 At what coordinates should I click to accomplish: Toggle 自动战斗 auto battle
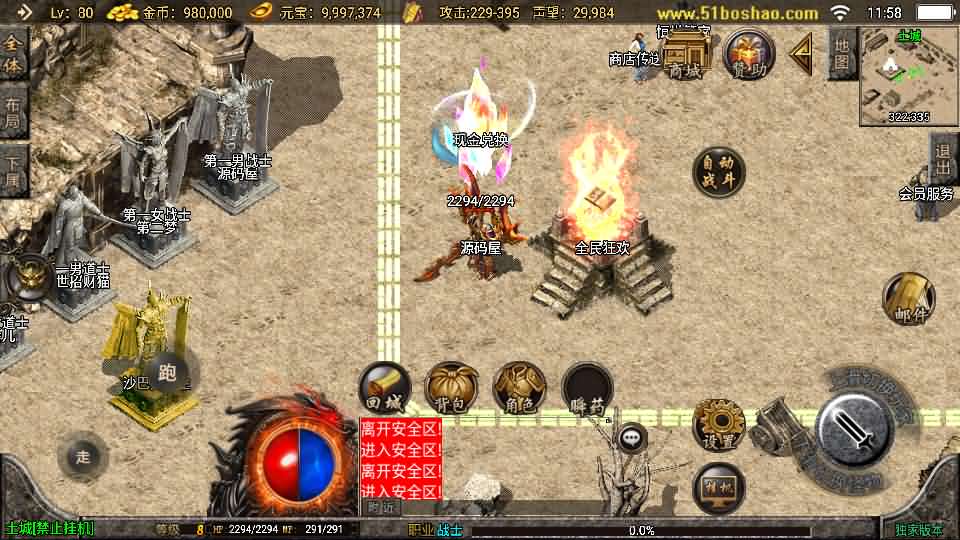pos(718,171)
